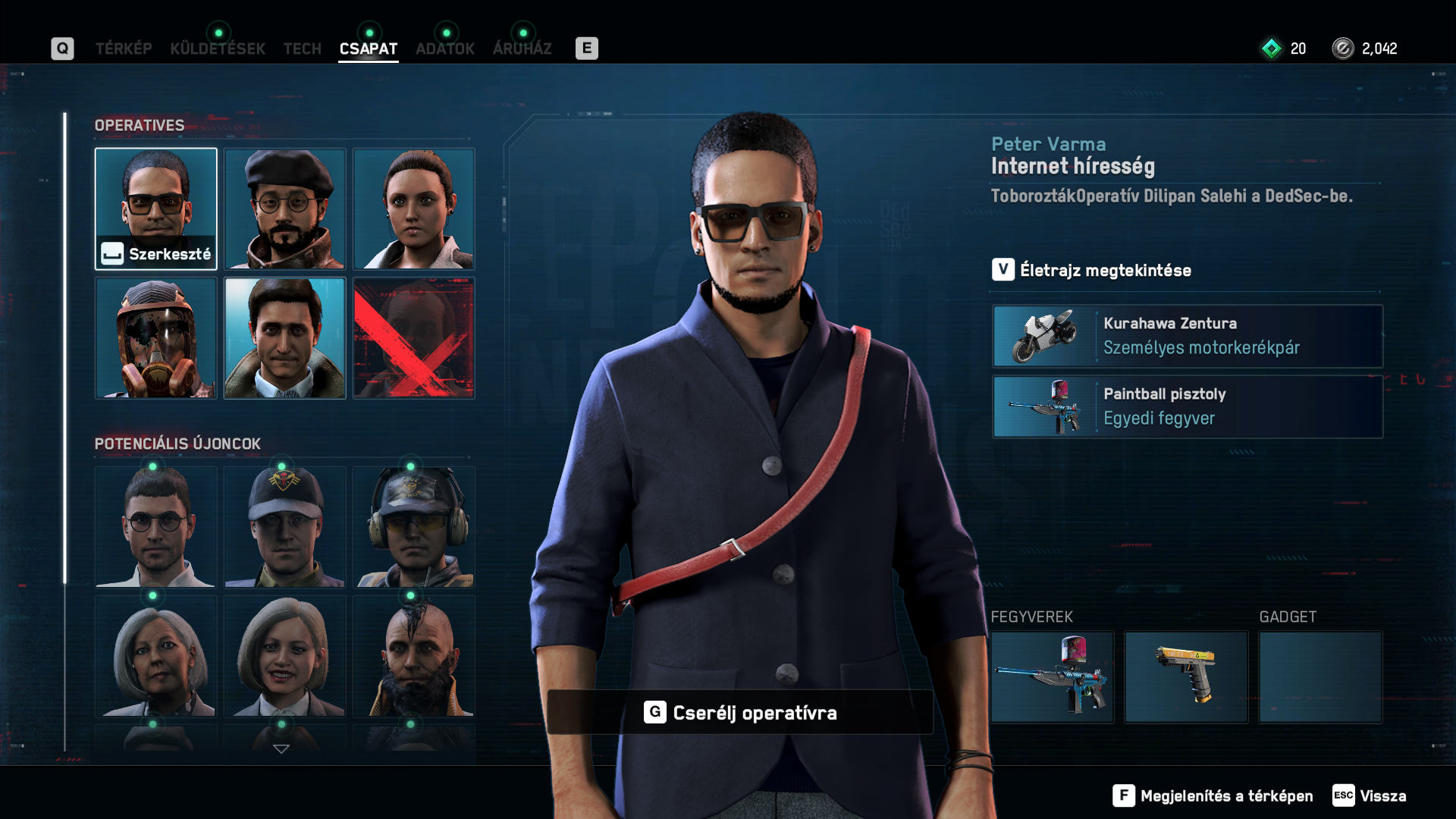Open the ADATOK tab

coord(445,49)
